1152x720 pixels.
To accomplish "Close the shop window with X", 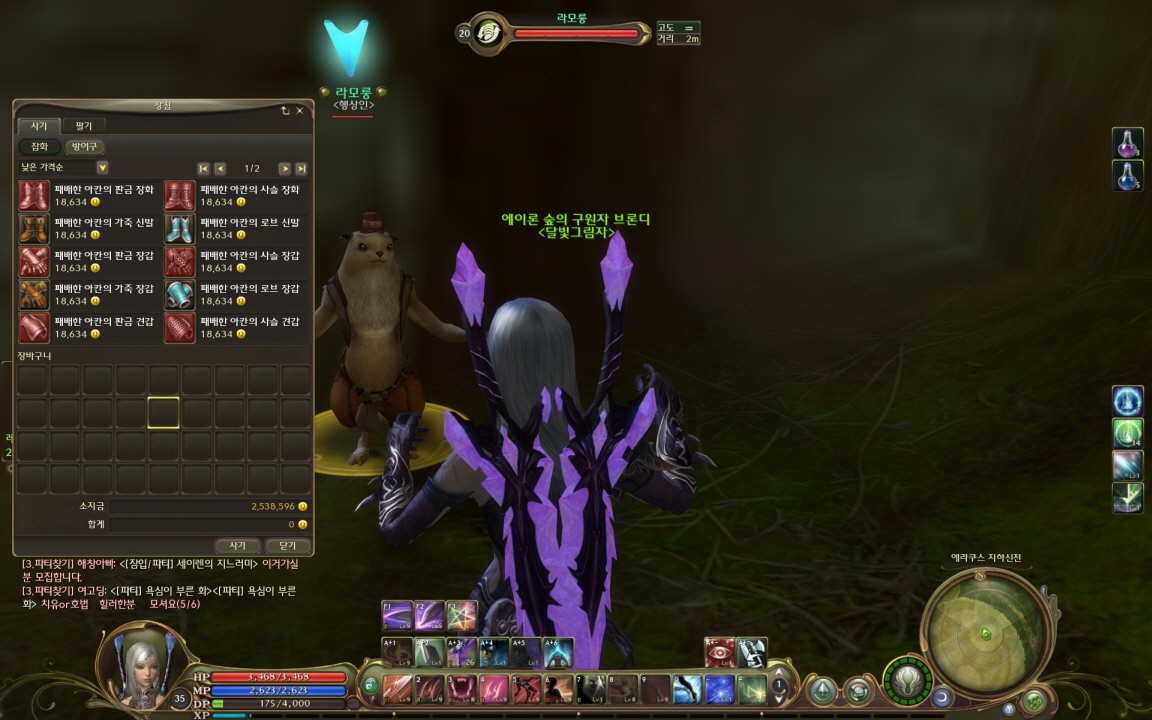I will pos(299,110).
